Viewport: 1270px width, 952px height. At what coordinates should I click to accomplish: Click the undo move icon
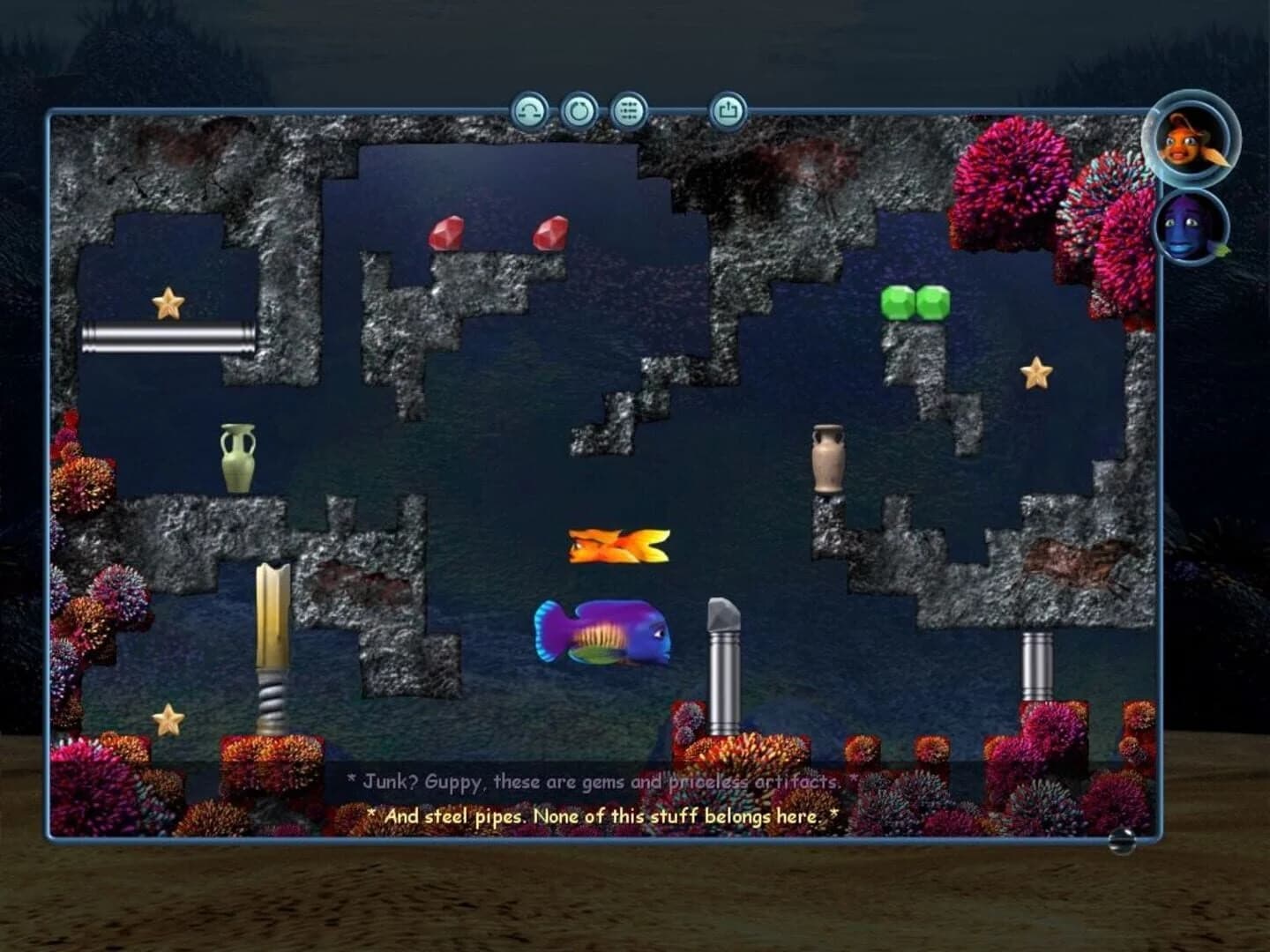pyautogui.click(x=529, y=110)
